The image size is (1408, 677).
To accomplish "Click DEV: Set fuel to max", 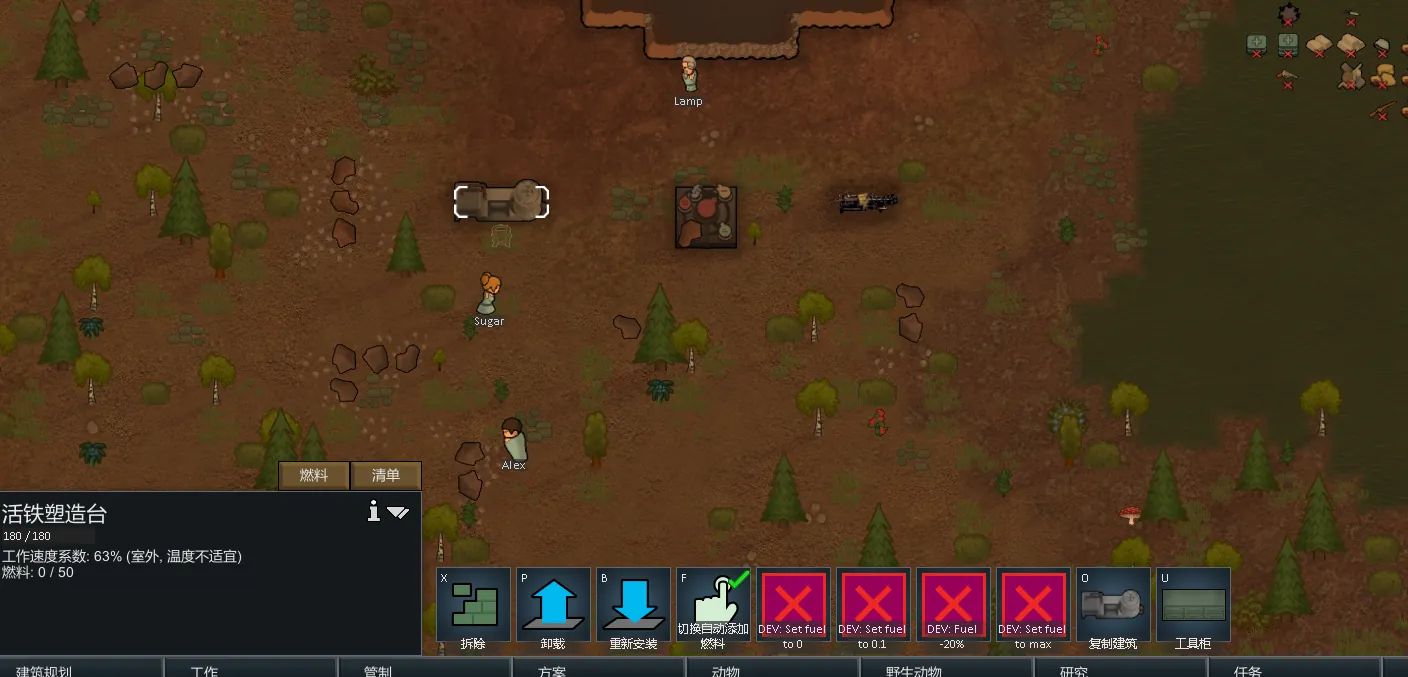I will [1033, 605].
